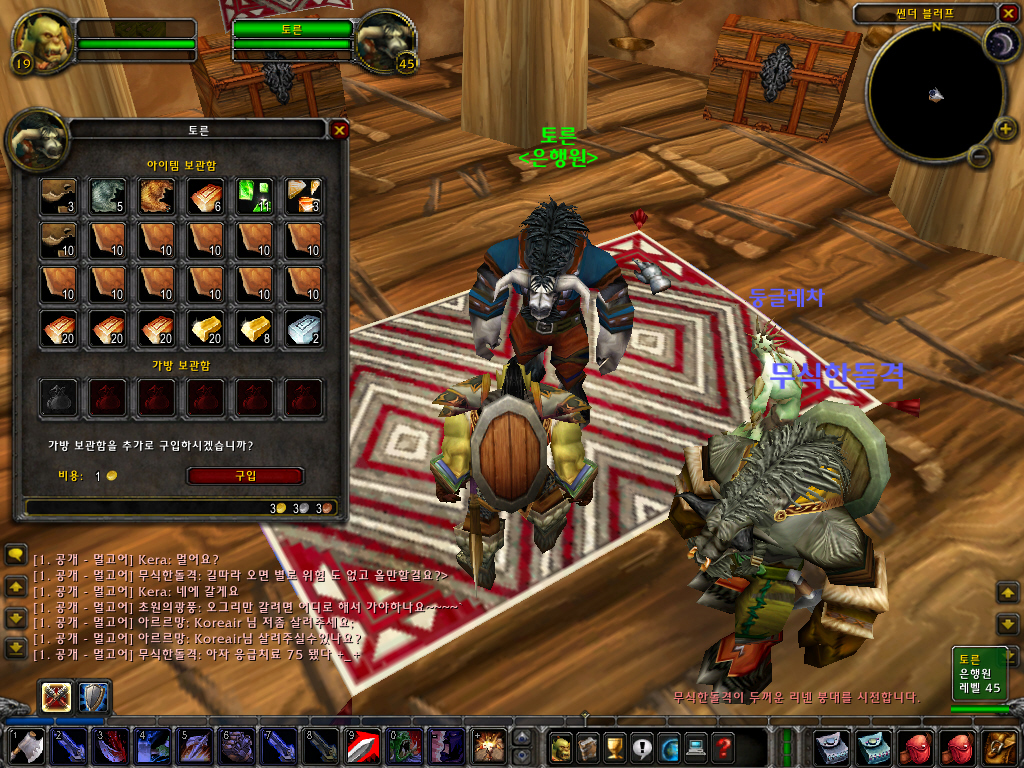Open the red question mark help button
1024x768 pixels.
tap(723, 746)
